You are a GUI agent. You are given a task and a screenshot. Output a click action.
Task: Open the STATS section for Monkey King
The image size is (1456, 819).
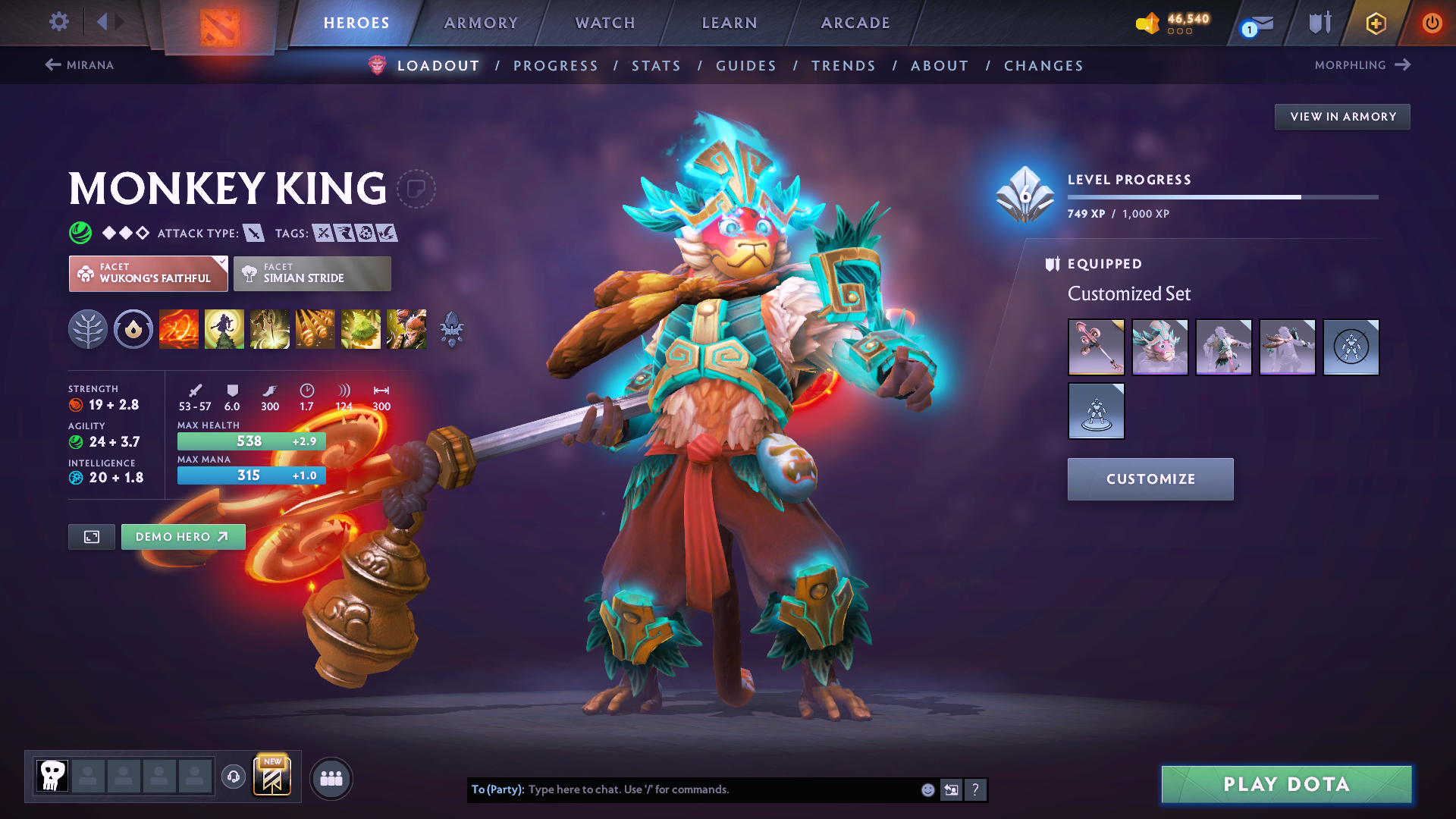656,66
